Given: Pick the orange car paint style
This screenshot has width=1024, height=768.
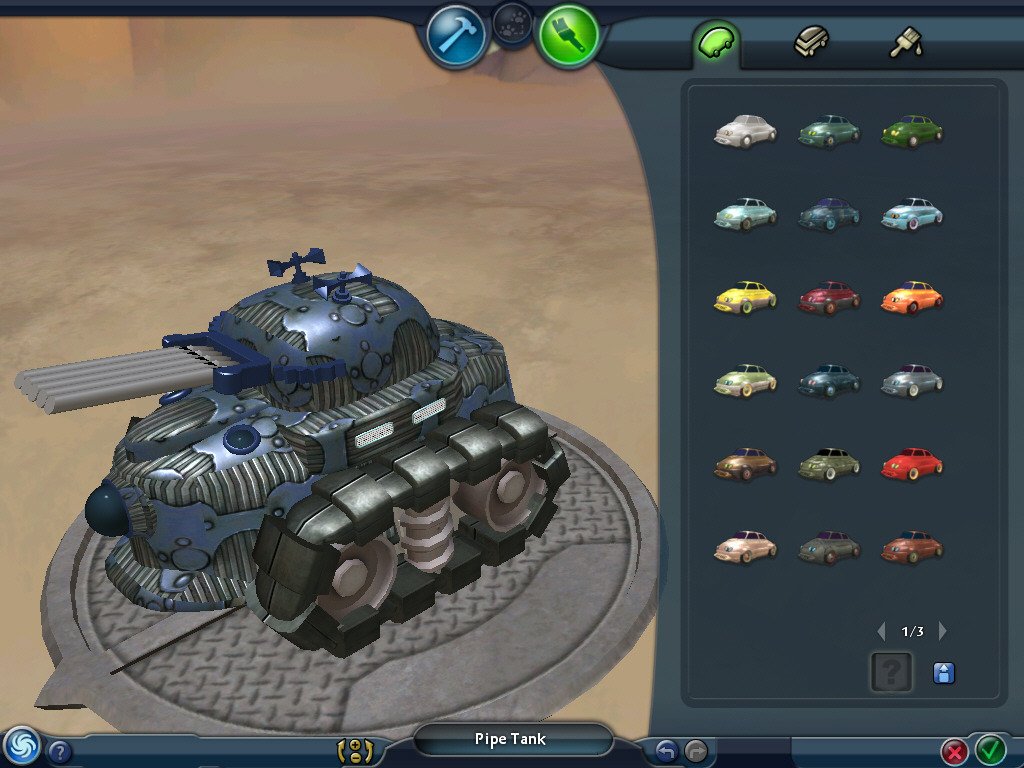Looking at the screenshot, I should click(912, 297).
